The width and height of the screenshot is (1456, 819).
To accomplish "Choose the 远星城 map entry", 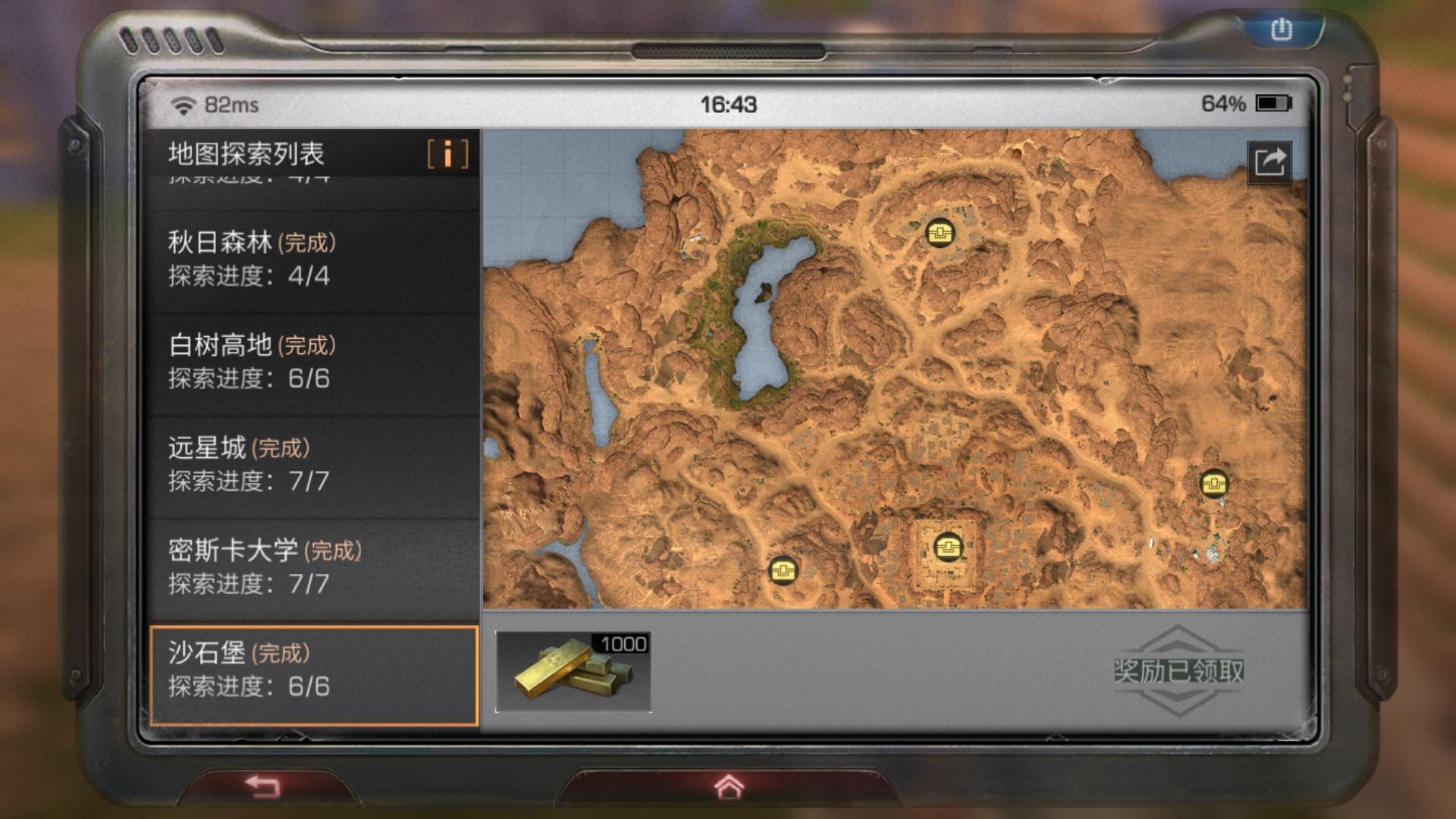I will click(312, 464).
